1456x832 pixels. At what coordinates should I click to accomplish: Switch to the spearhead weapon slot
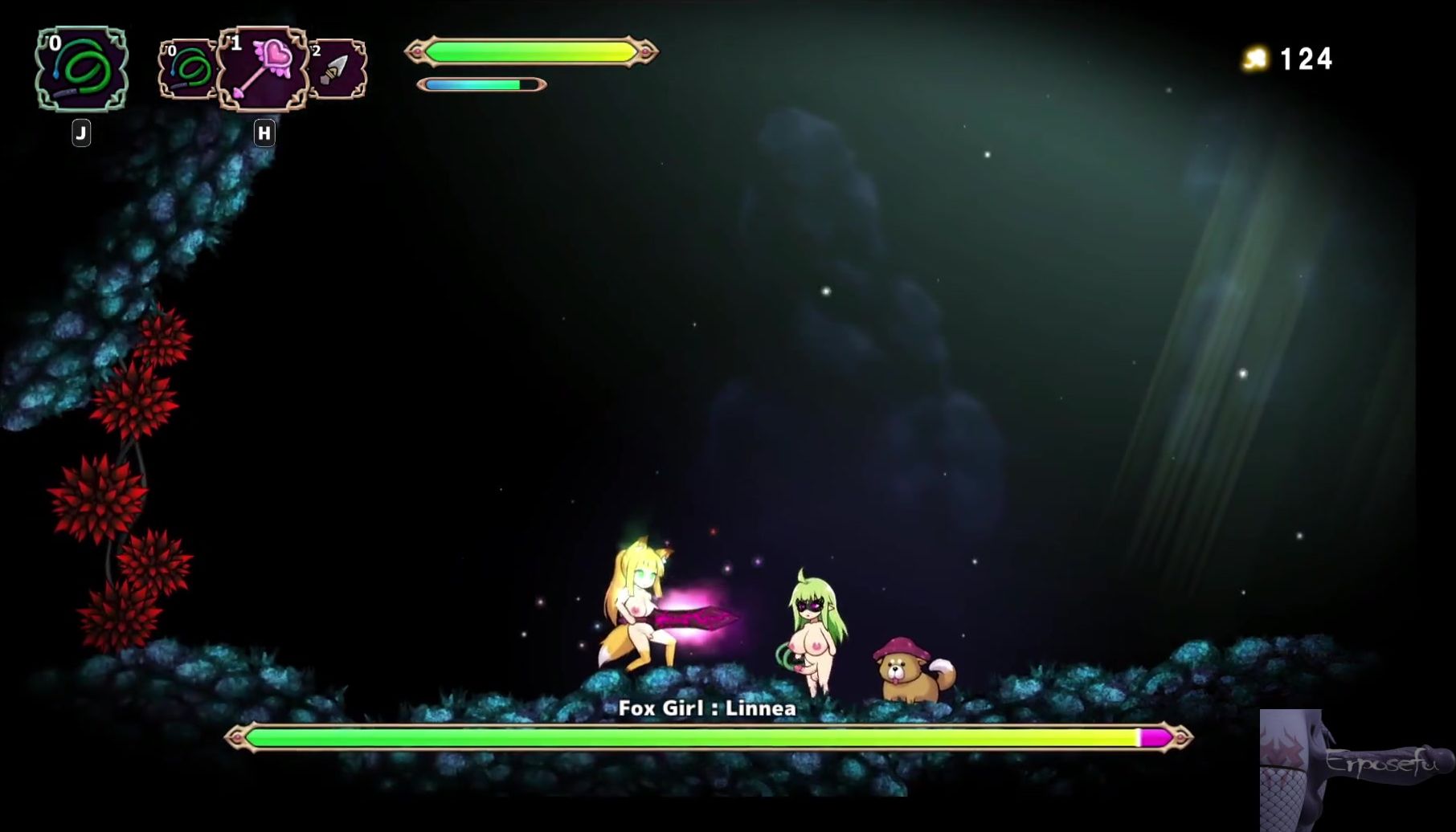[337, 70]
